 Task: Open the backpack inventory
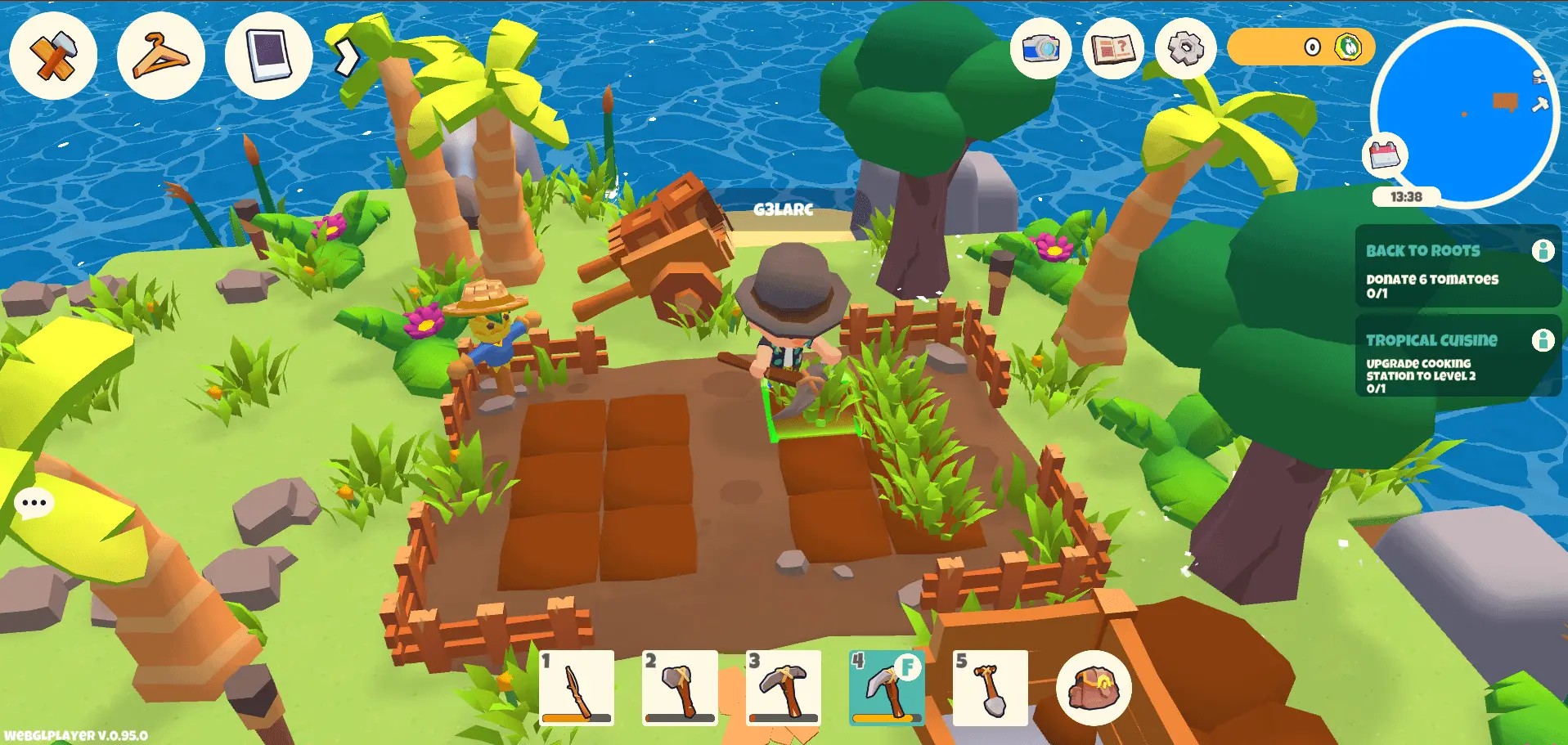click(x=1094, y=688)
